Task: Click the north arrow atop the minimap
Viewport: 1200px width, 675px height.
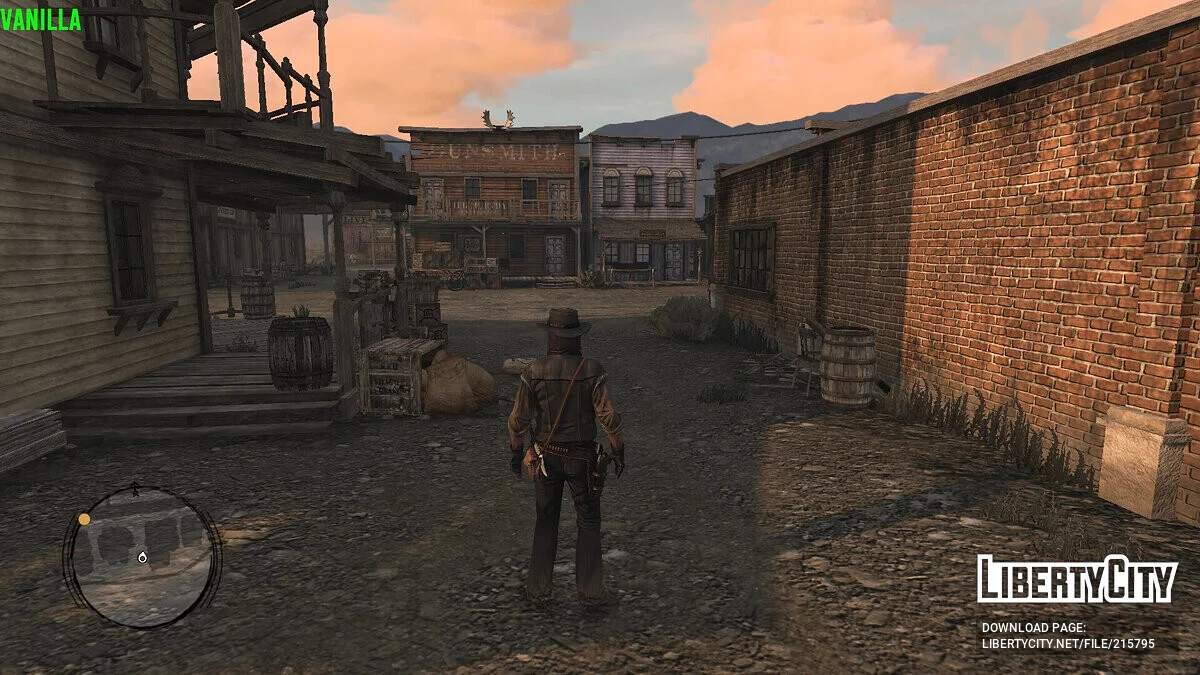Action: [135, 489]
